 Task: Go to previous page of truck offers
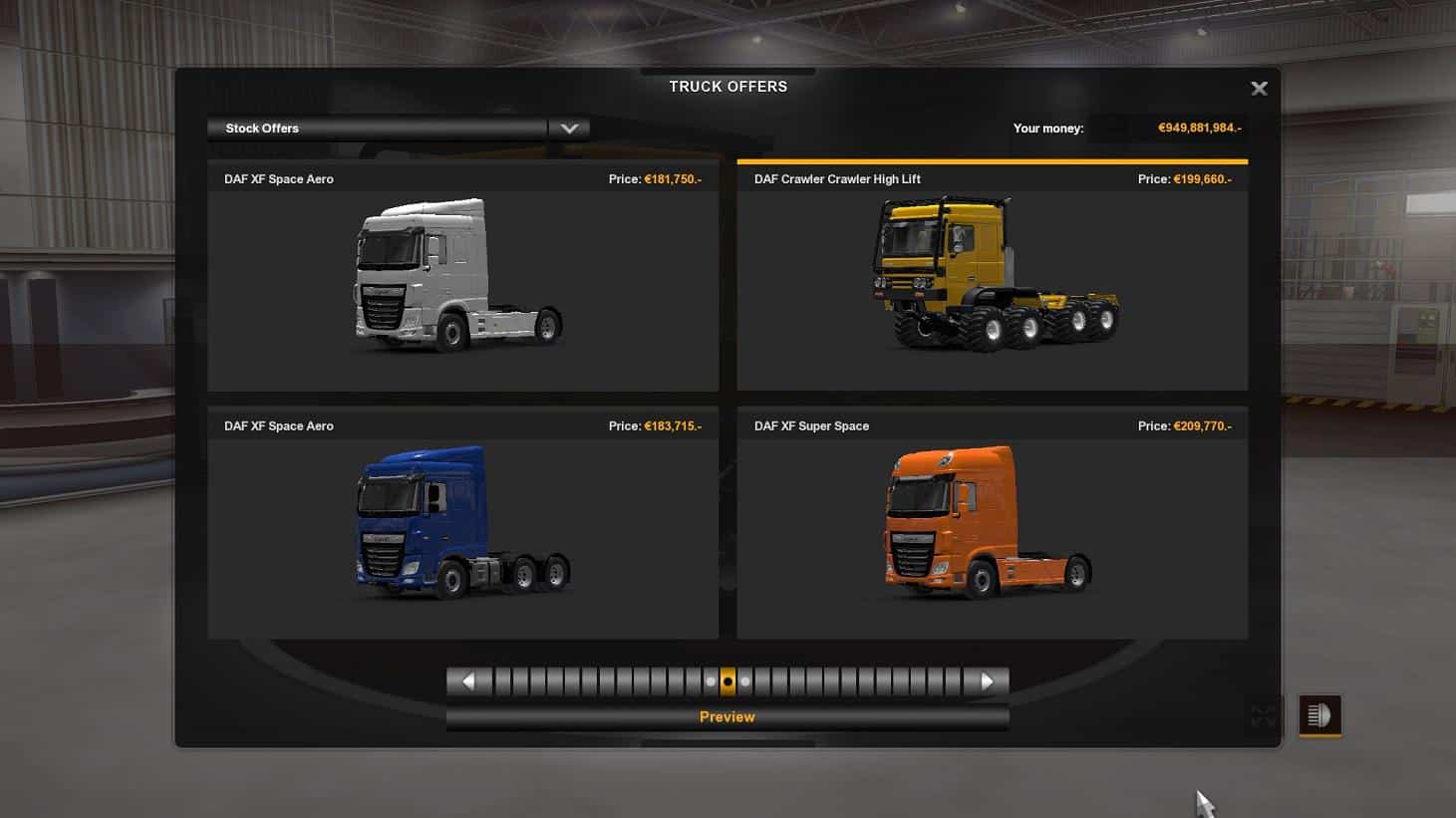468,682
